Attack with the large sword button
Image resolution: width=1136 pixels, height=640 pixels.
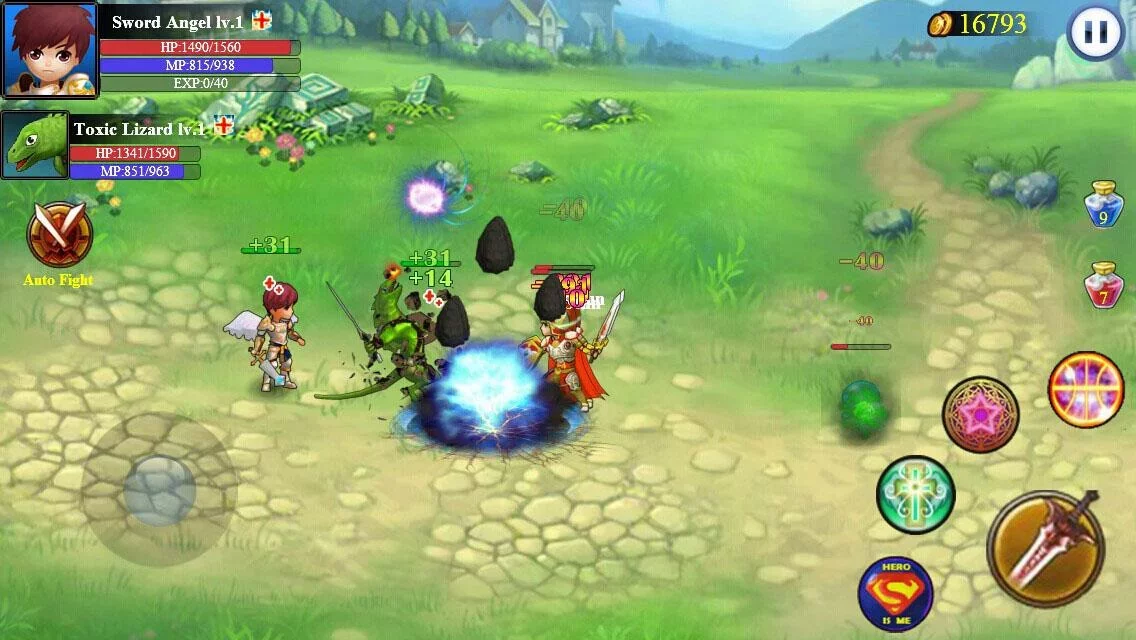tap(1045, 548)
